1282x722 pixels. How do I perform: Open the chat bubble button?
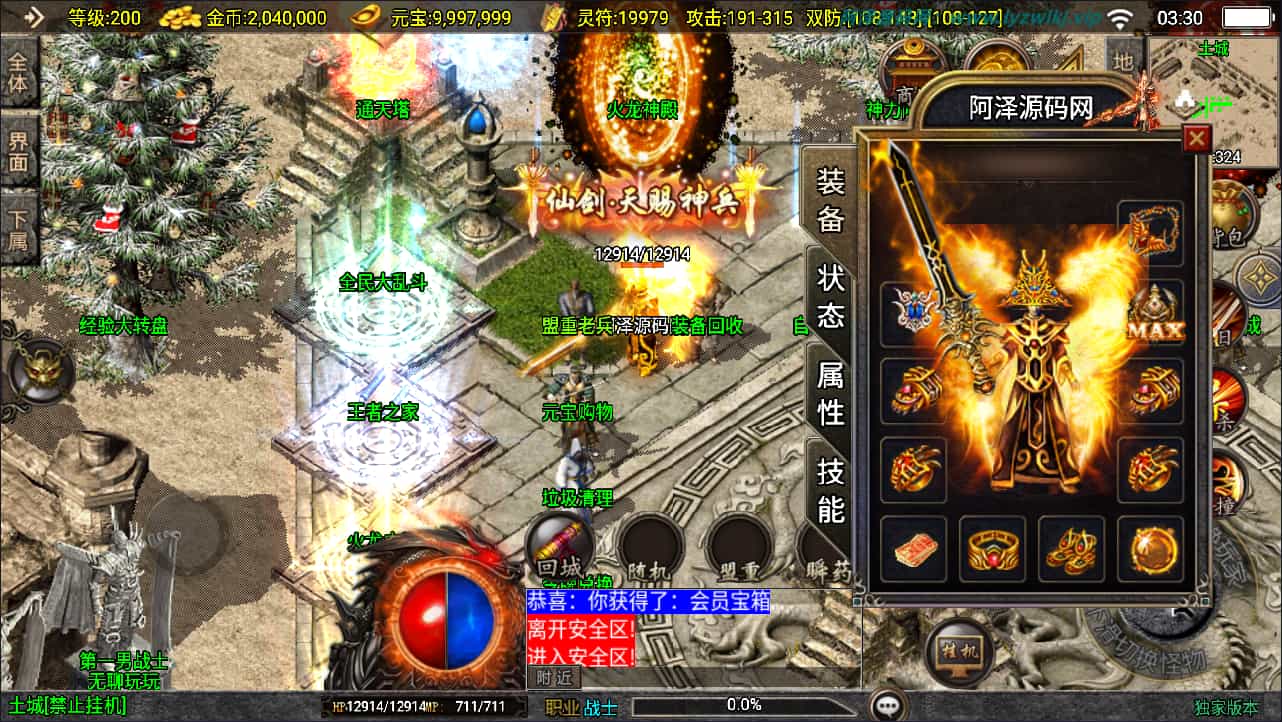pos(886,706)
